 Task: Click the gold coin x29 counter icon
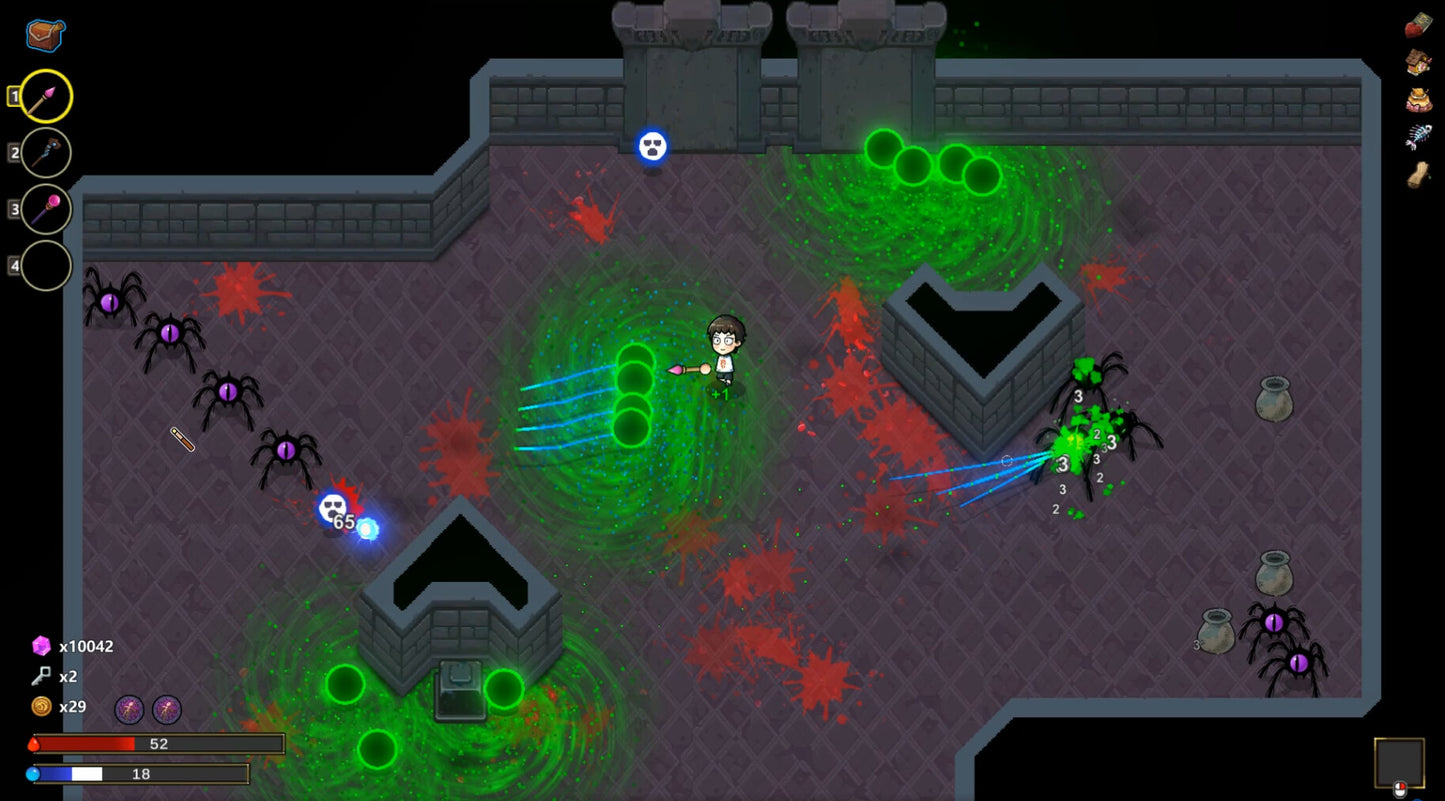pyautogui.click(x=40, y=707)
